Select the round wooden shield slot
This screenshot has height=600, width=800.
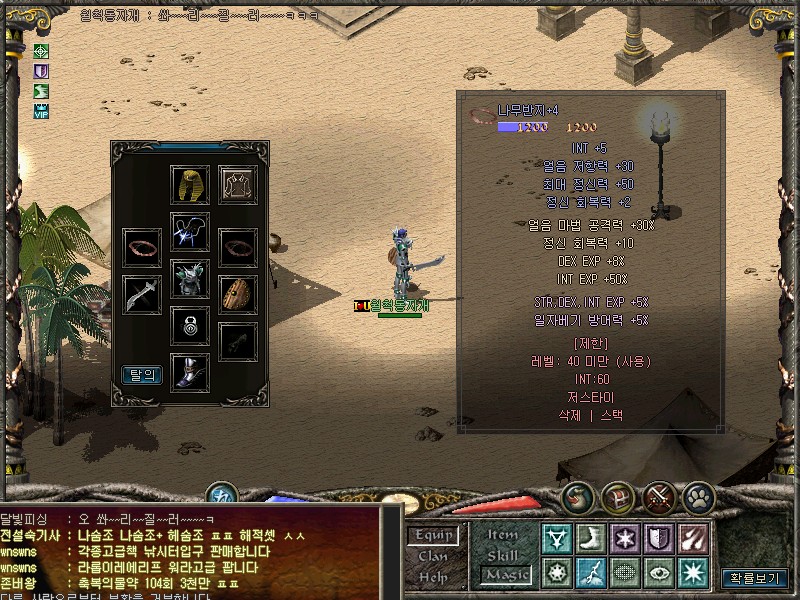238,295
